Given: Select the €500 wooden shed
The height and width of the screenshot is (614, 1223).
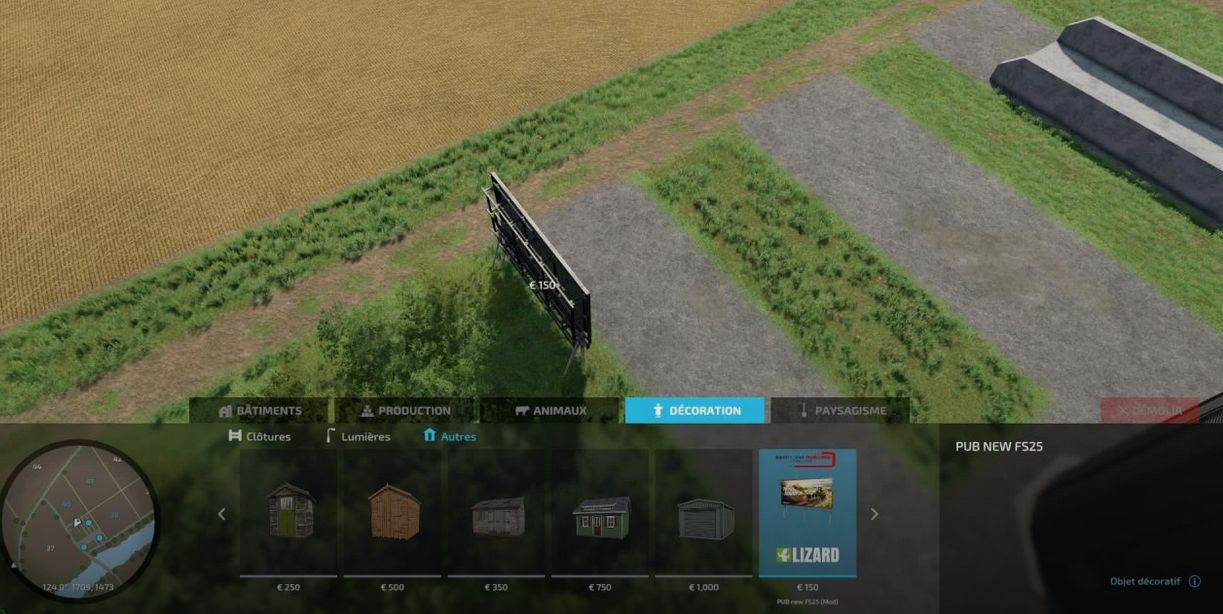Looking at the screenshot, I should (392, 513).
